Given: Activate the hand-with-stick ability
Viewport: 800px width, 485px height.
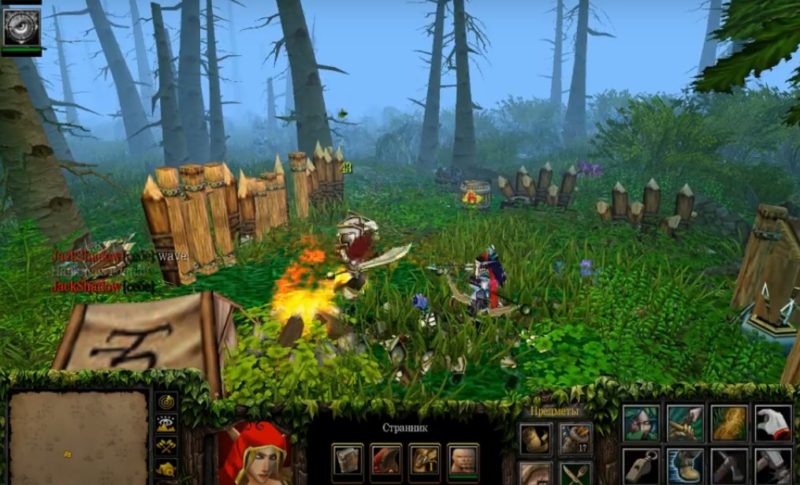Looking at the screenshot, I should pos(685,422).
